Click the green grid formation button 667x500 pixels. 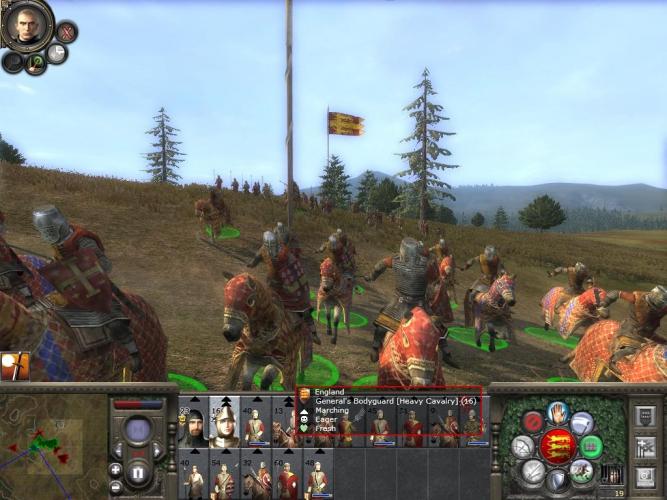592,446
